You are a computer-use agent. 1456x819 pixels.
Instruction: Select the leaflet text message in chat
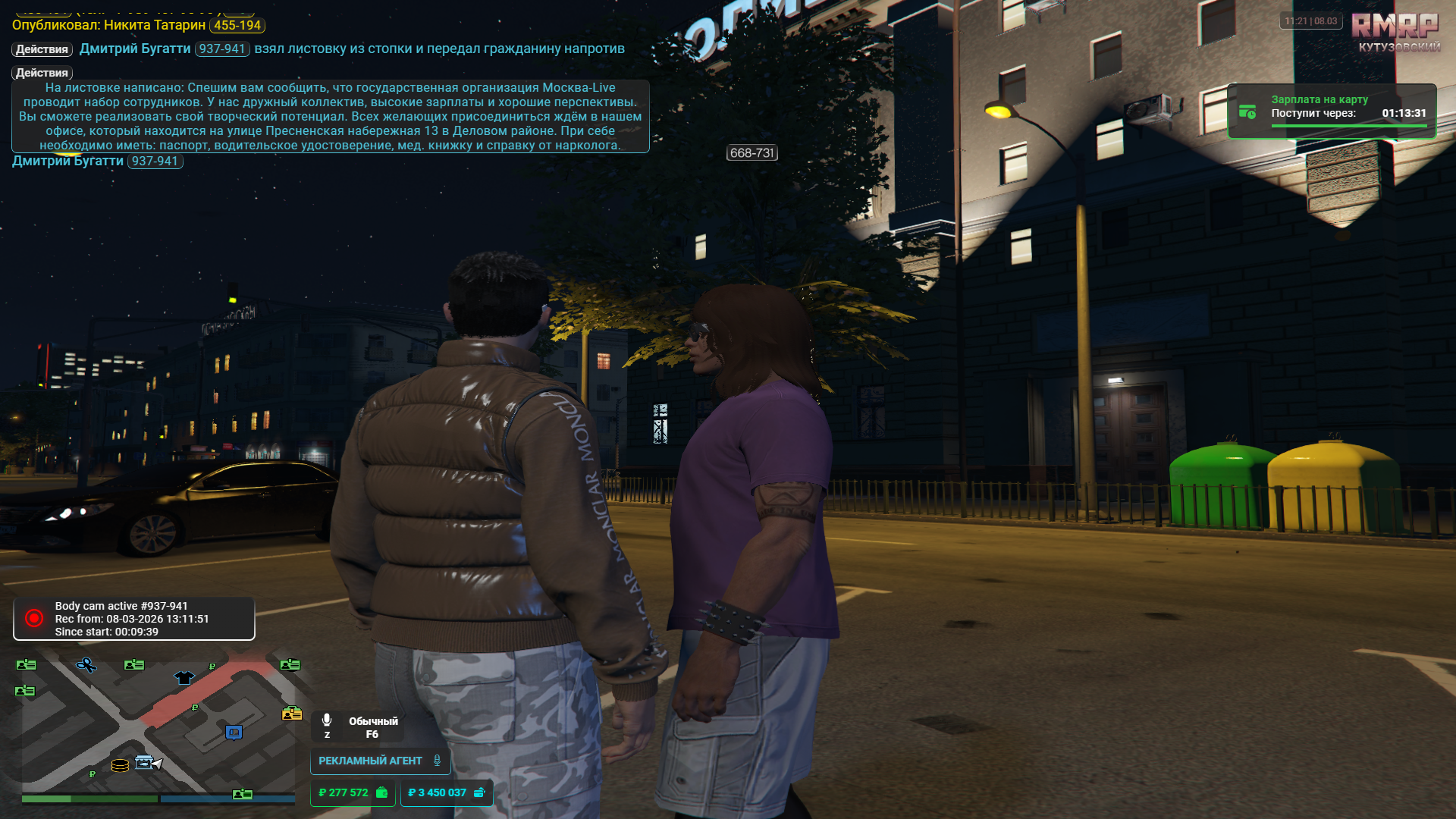(330, 116)
